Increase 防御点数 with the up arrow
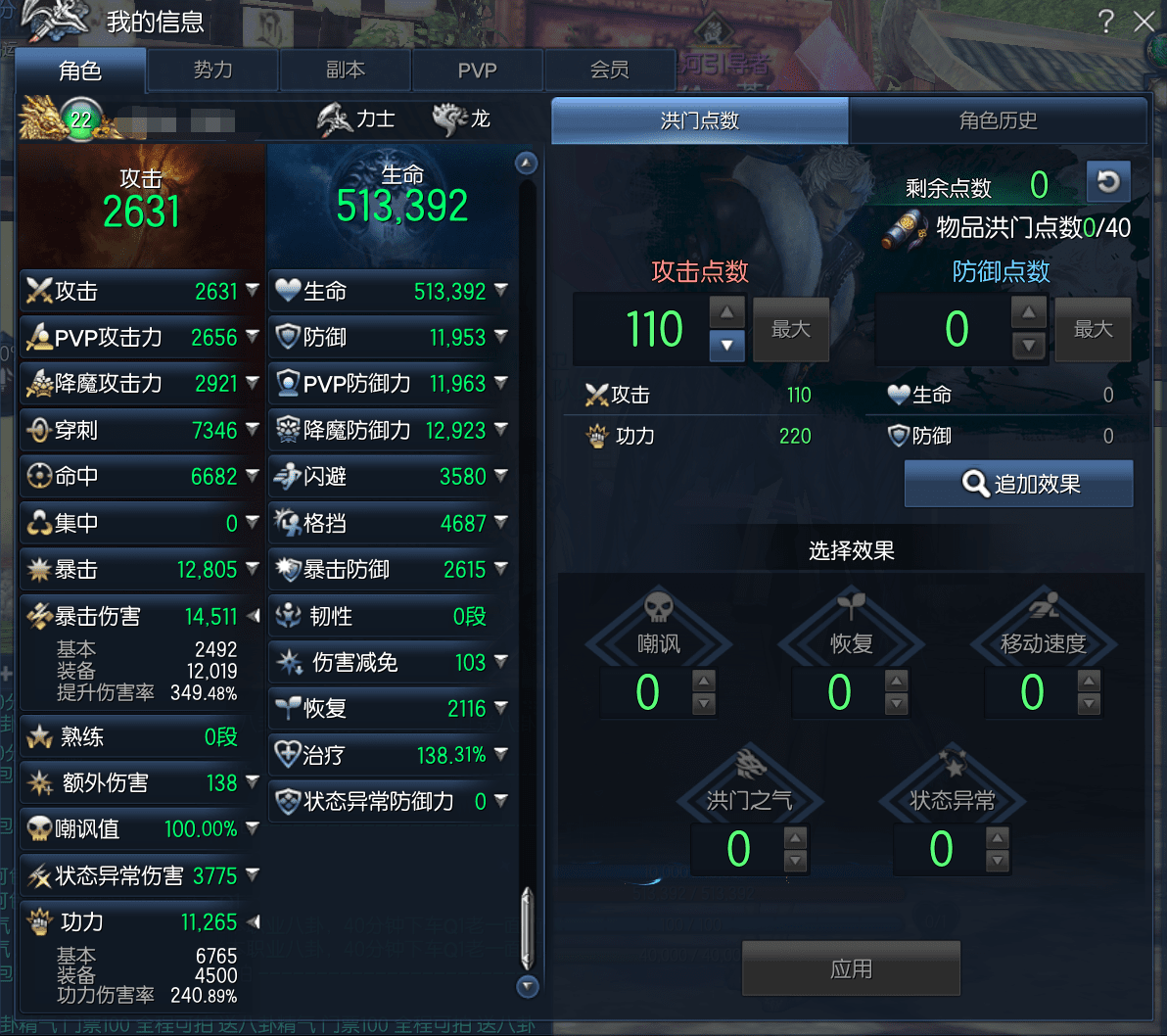1167x1036 pixels. pos(1028,314)
